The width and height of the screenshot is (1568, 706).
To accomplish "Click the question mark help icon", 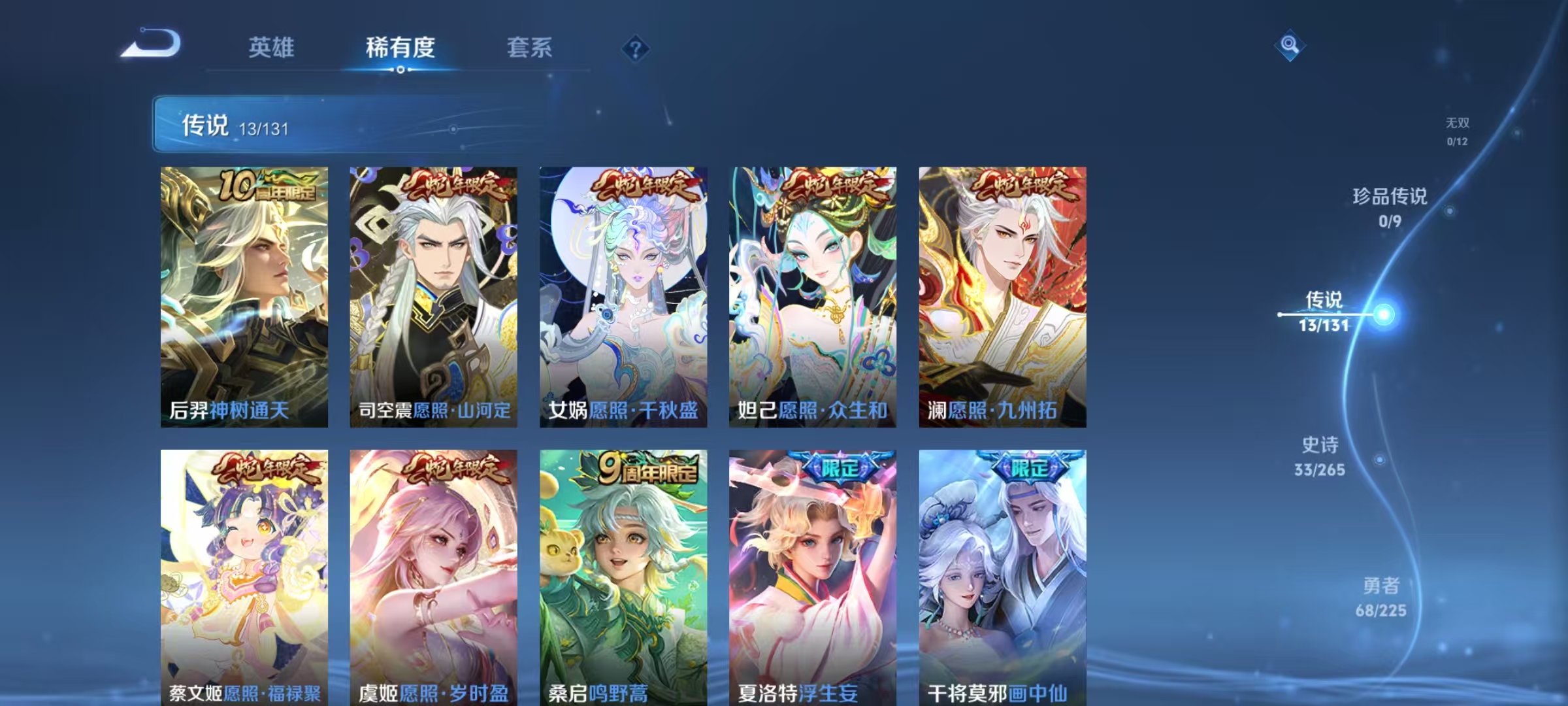I will 634,49.
